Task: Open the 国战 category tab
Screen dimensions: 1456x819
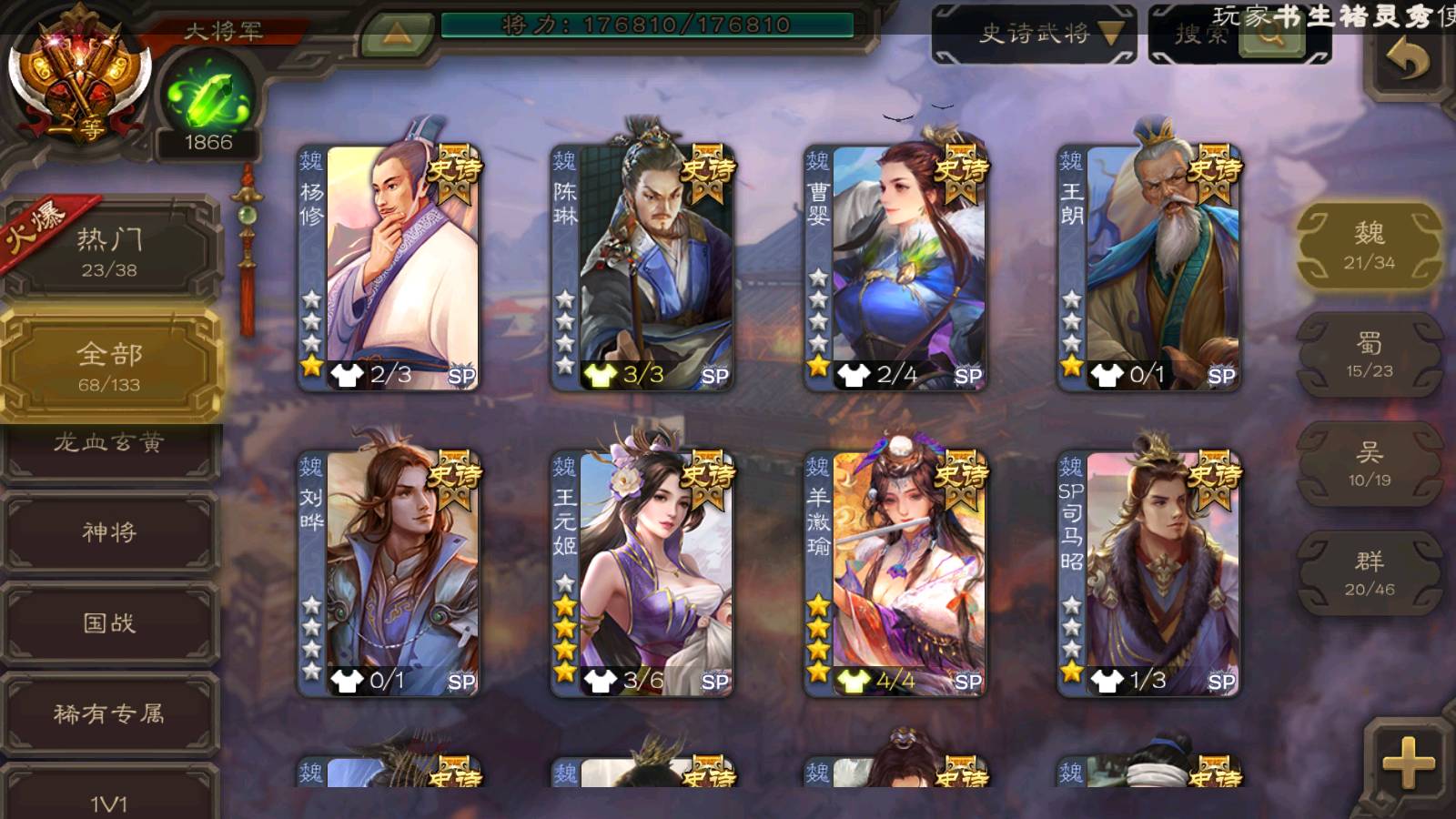Action: coord(109,623)
